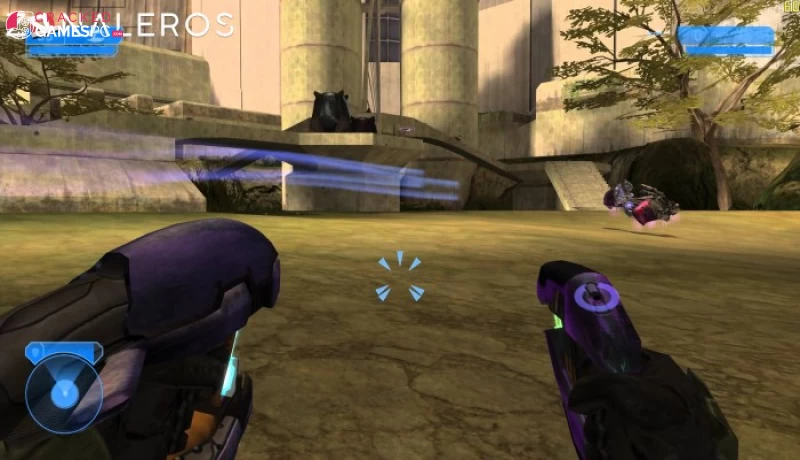Click the circular motion tracker radar
Image resolution: width=800 pixels, height=460 pixels.
[x=63, y=393]
